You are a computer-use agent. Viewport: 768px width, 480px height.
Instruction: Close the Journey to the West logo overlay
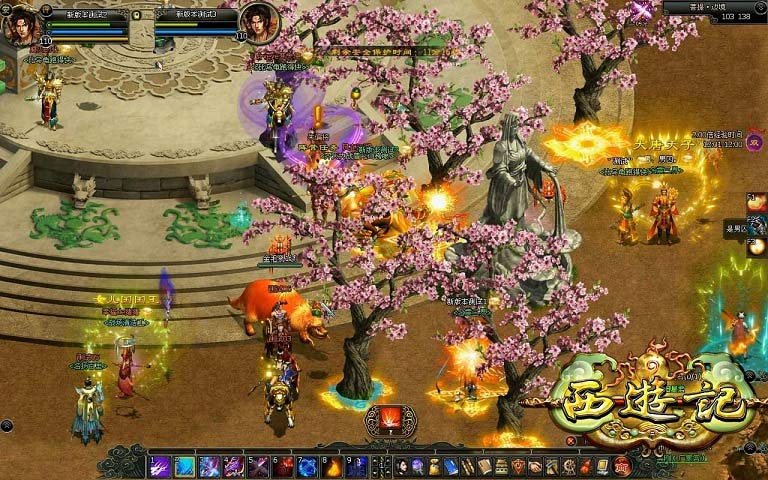[571, 441]
